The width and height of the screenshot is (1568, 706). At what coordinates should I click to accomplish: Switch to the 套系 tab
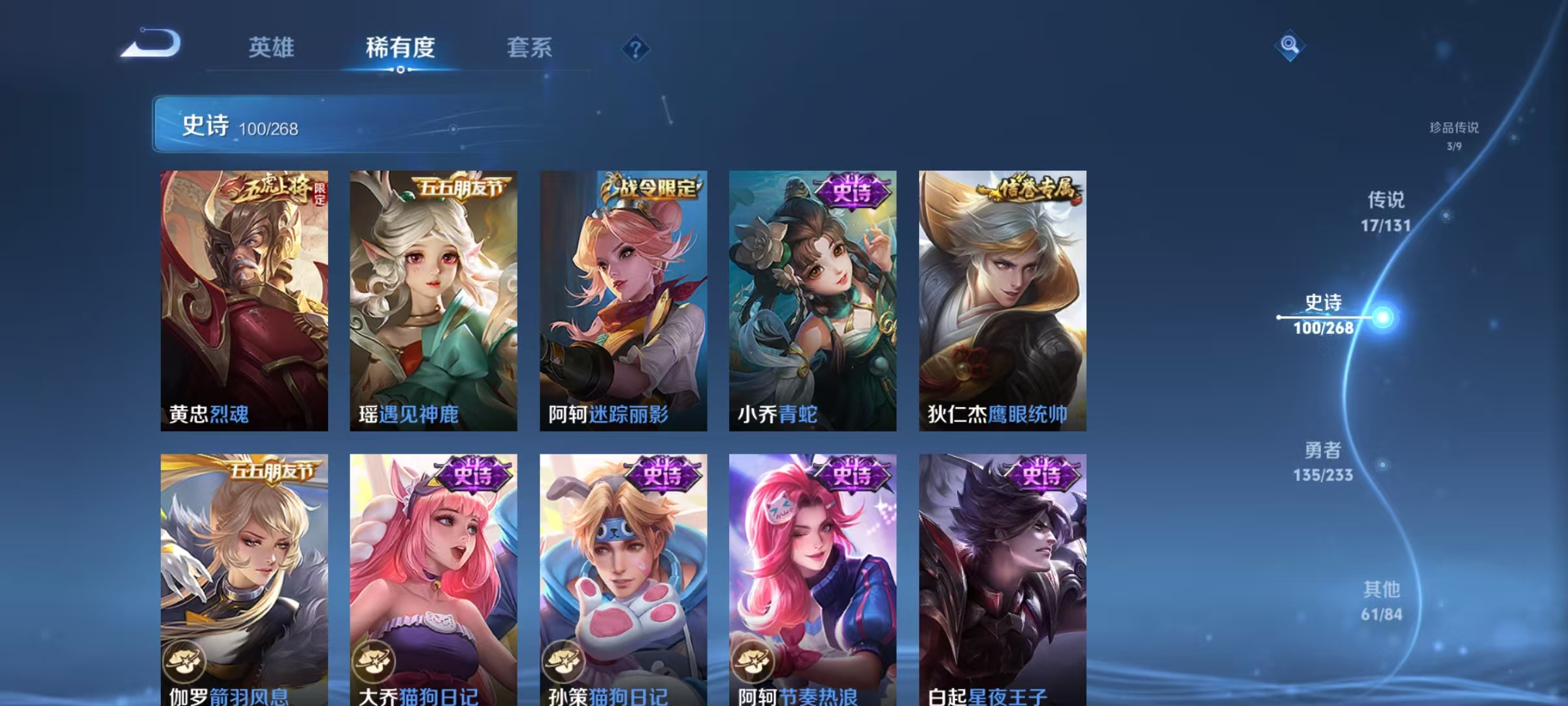531,48
